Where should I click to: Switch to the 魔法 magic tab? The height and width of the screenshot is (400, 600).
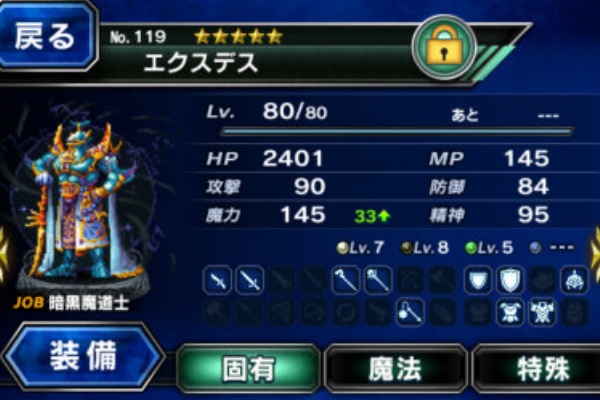[395, 368]
